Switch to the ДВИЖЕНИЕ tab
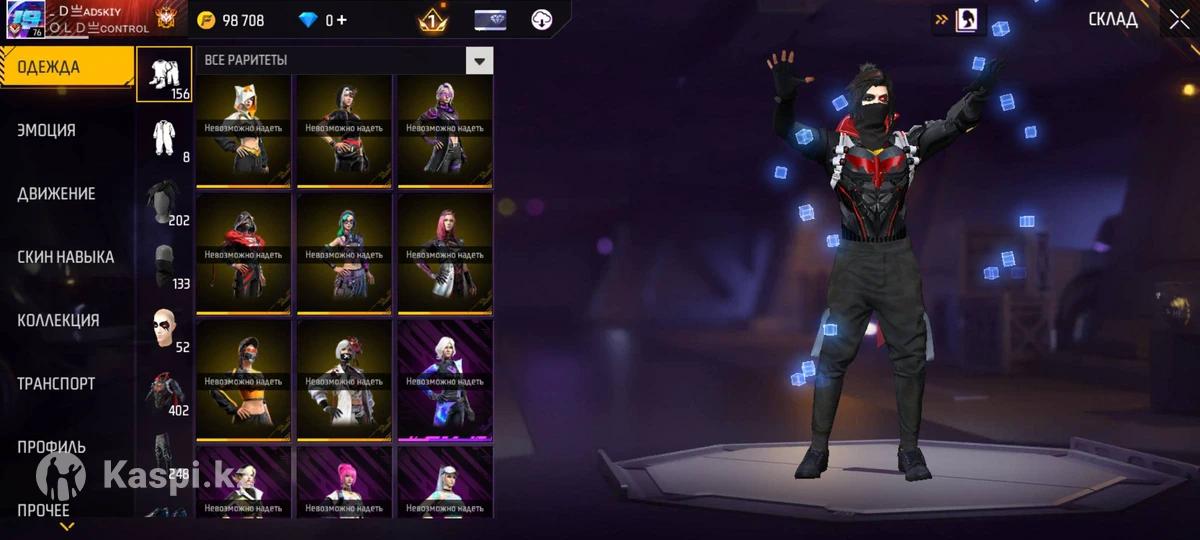 (56, 193)
